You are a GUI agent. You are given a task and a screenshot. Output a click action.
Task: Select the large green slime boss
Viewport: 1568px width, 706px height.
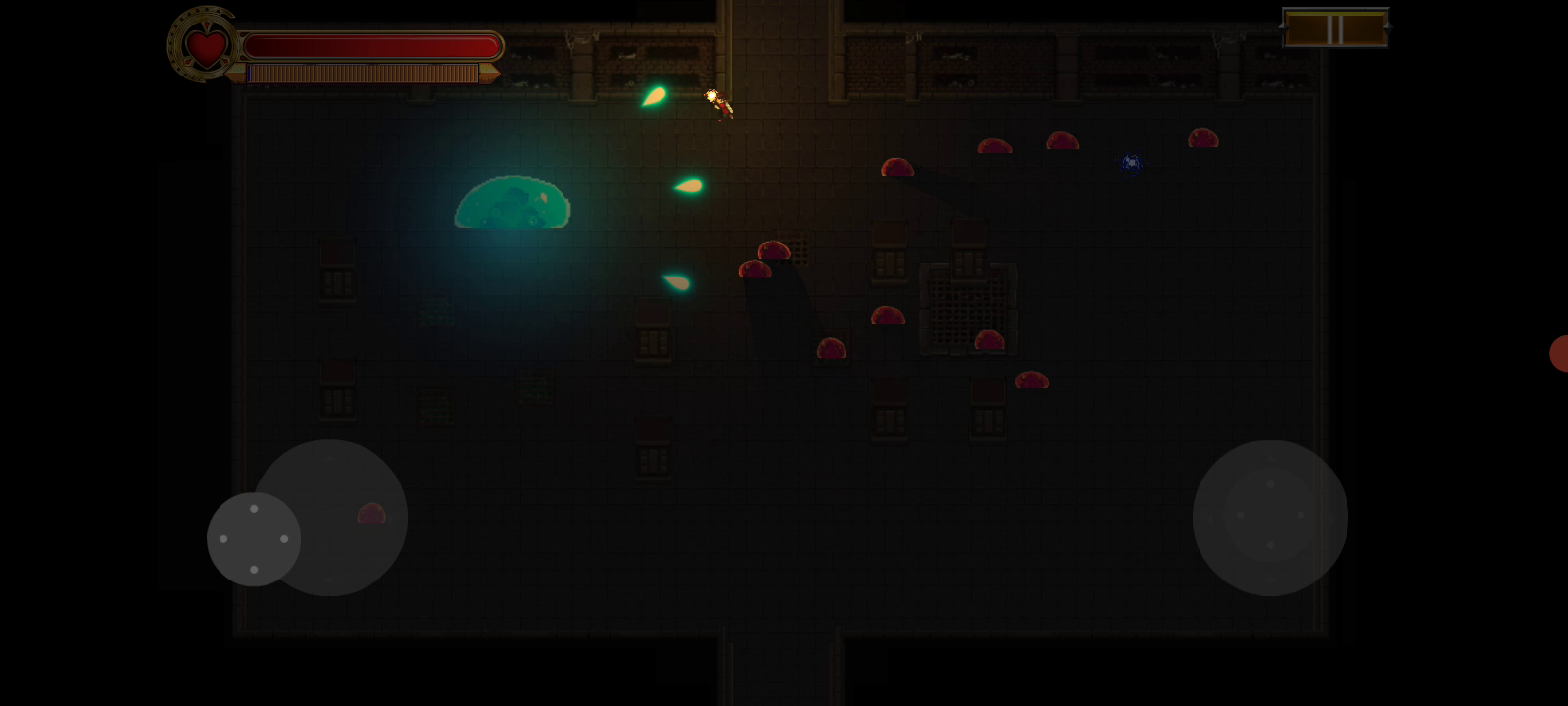click(x=512, y=203)
